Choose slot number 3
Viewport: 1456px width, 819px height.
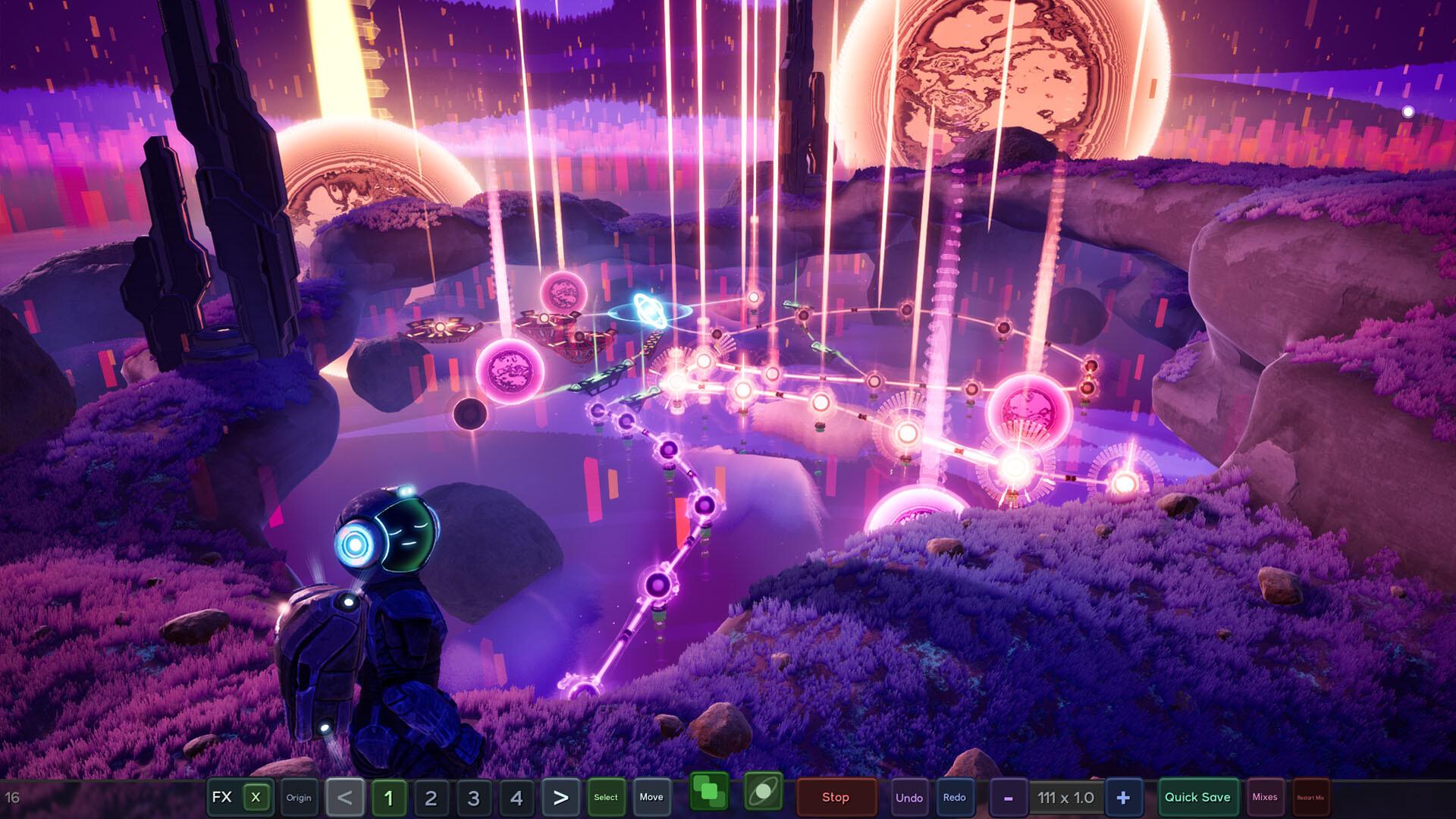point(474,798)
